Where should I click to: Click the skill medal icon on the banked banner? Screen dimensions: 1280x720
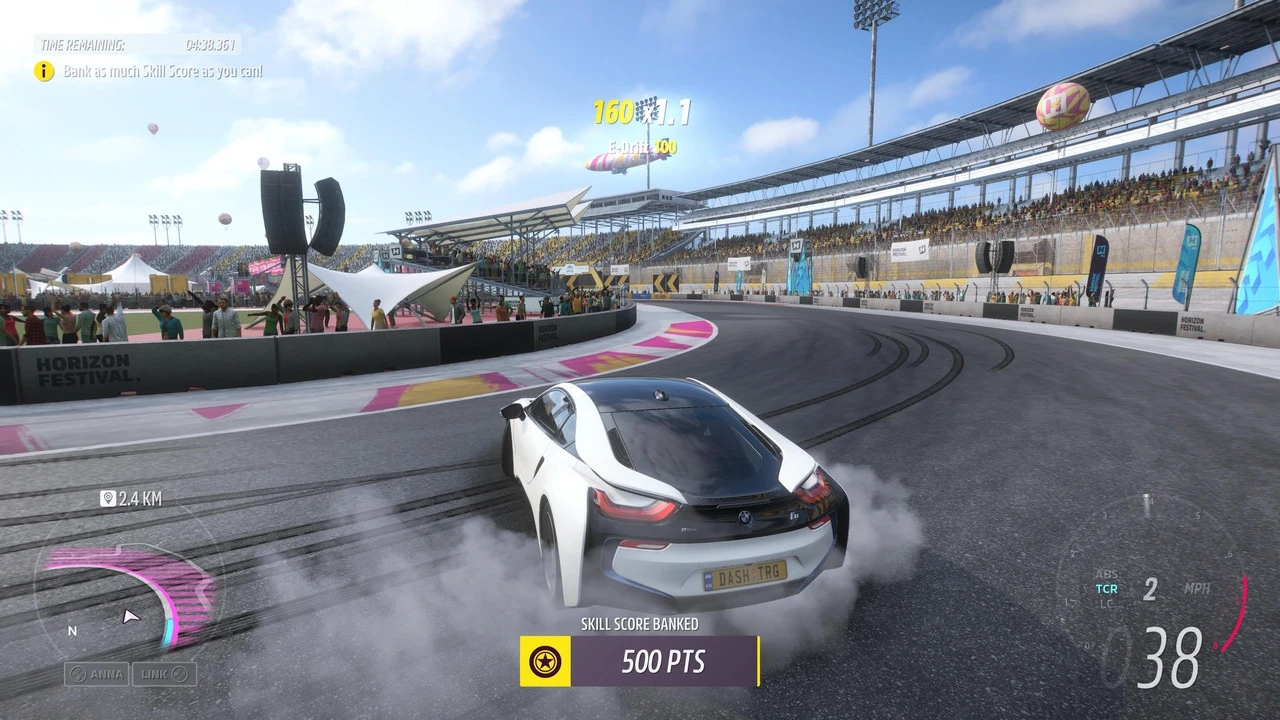pyautogui.click(x=543, y=661)
